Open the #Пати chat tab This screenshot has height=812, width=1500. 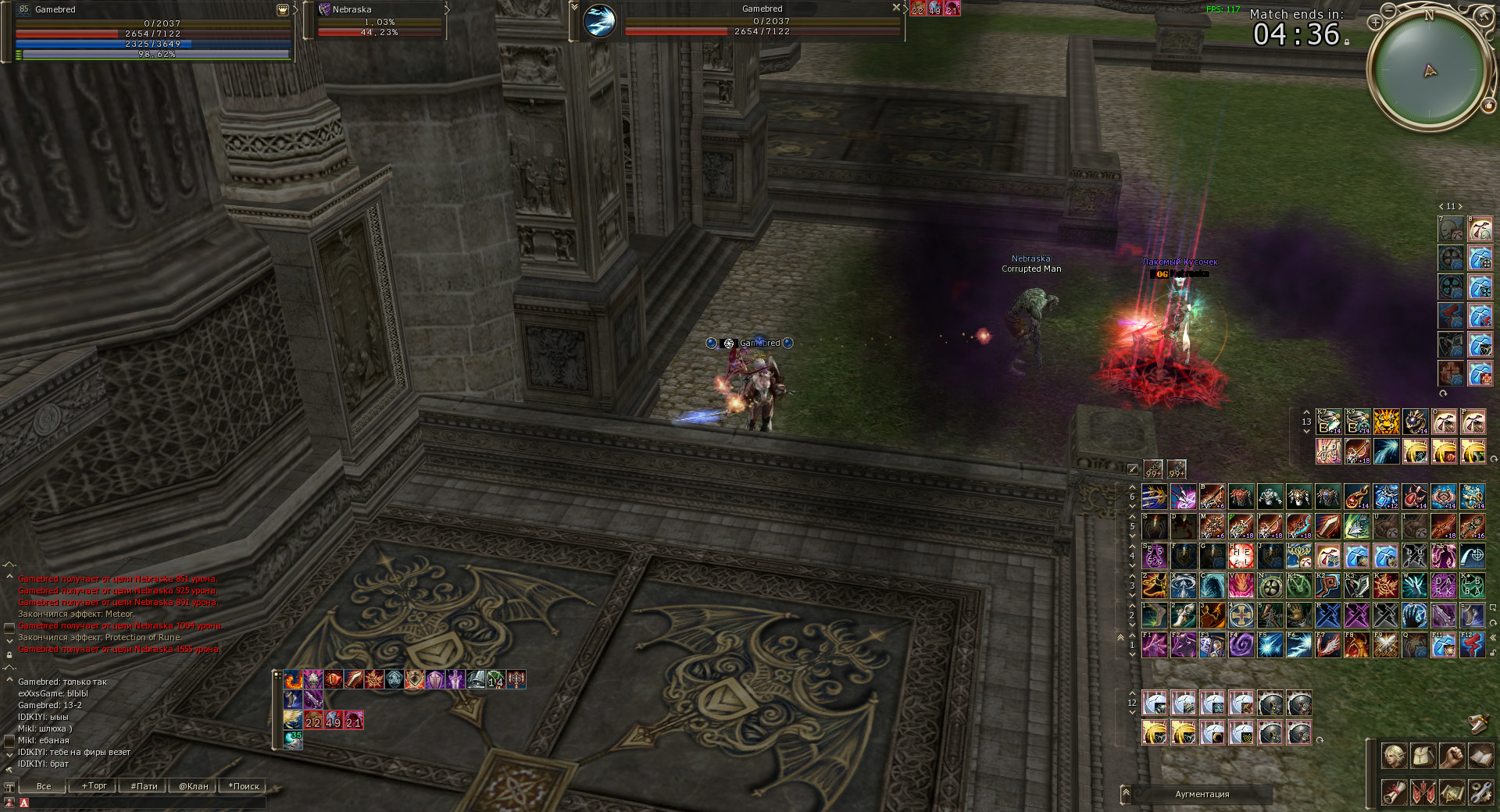click(x=144, y=786)
